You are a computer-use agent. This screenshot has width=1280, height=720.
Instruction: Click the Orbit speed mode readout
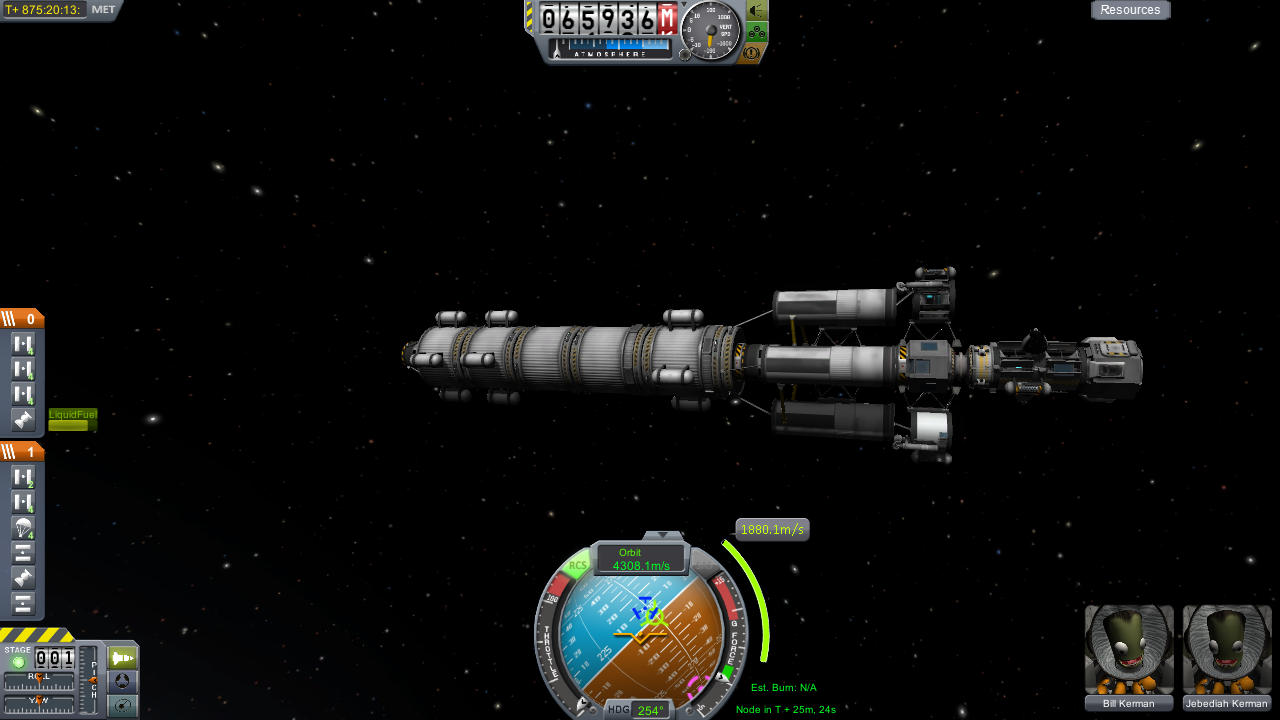coord(641,559)
